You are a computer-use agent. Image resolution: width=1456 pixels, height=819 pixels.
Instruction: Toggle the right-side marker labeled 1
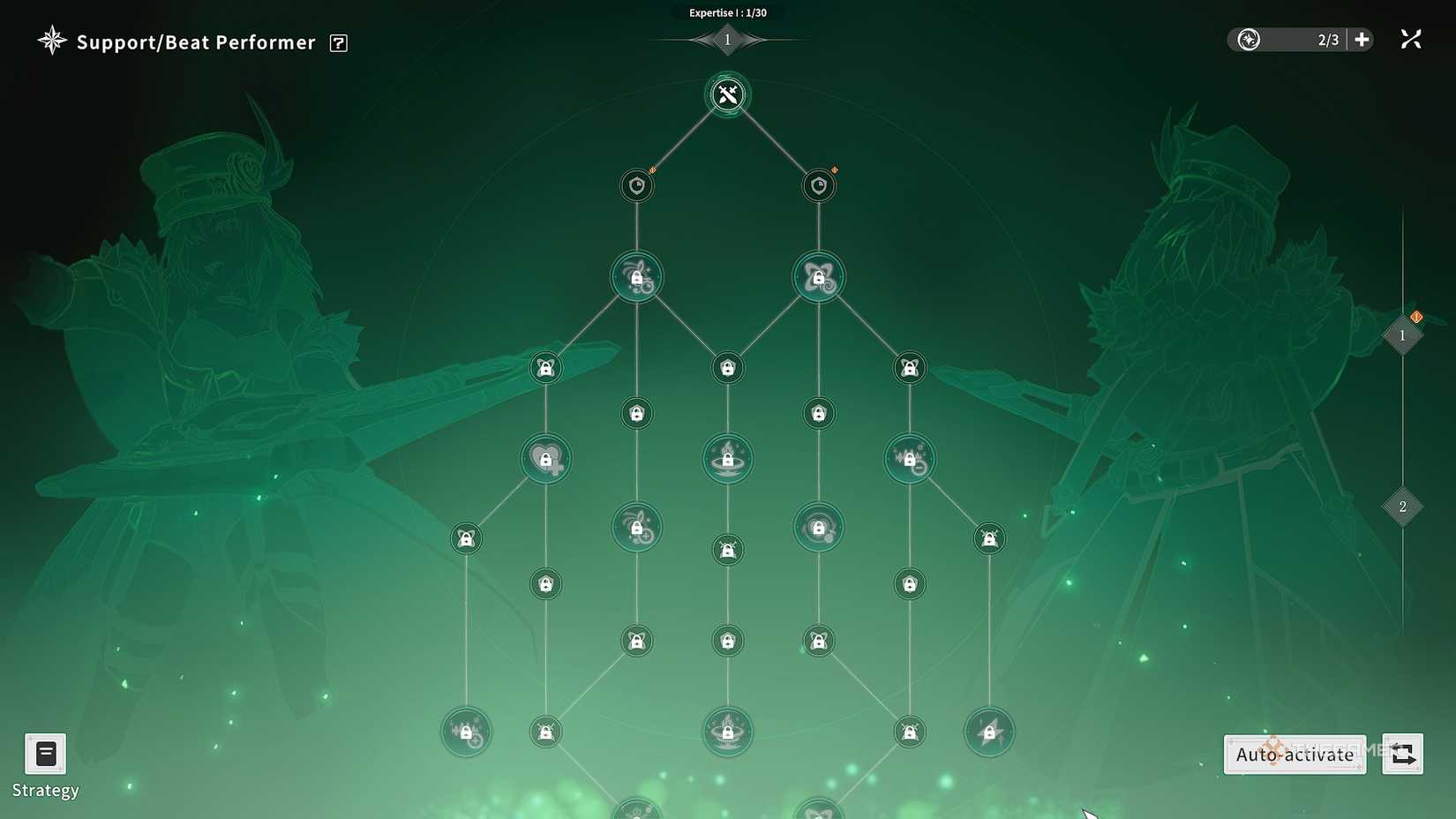pos(1402,335)
